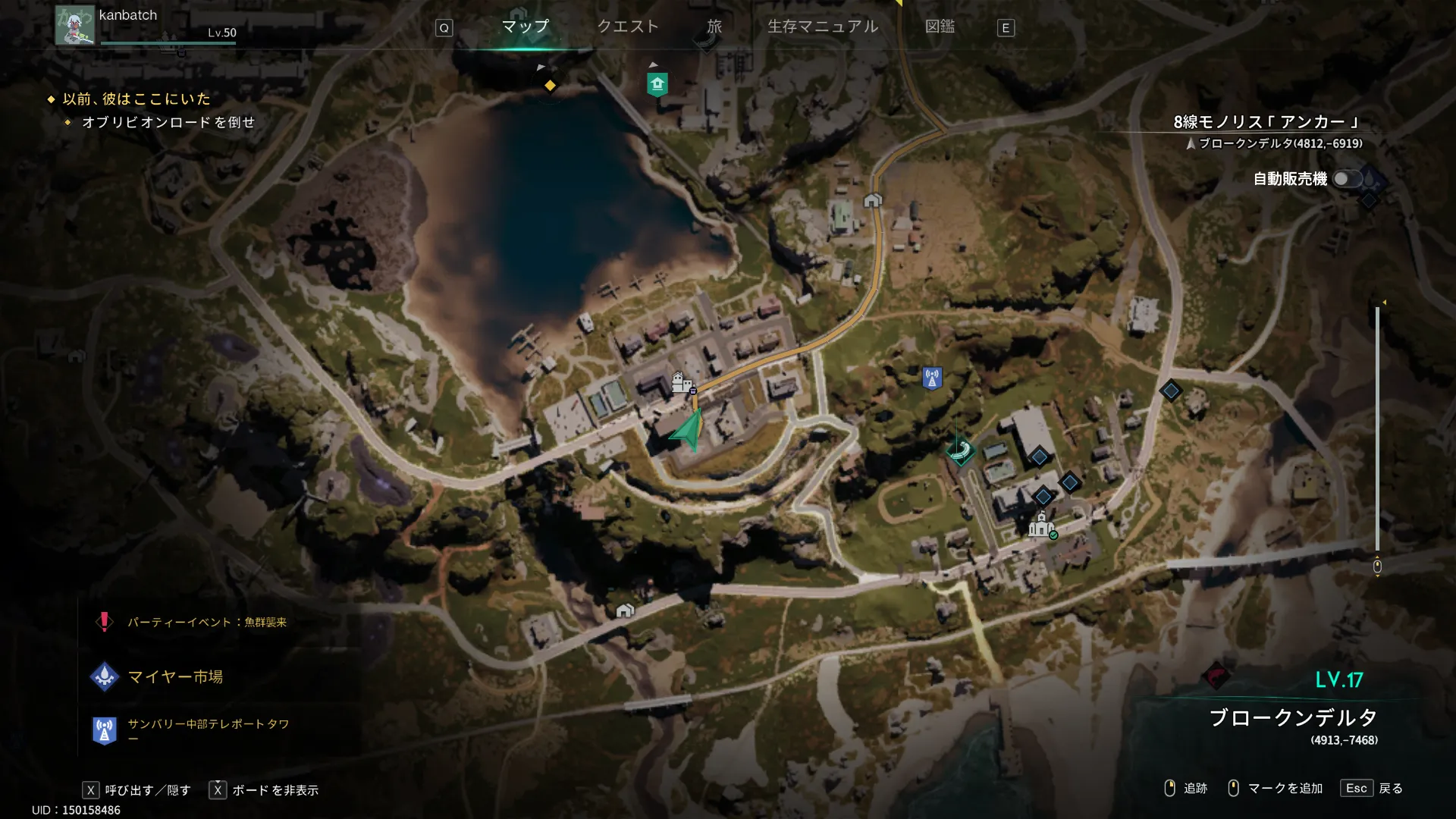Click the 8線モノリス「アンカー」 tracked location
1456x819 pixels.
1267,122
